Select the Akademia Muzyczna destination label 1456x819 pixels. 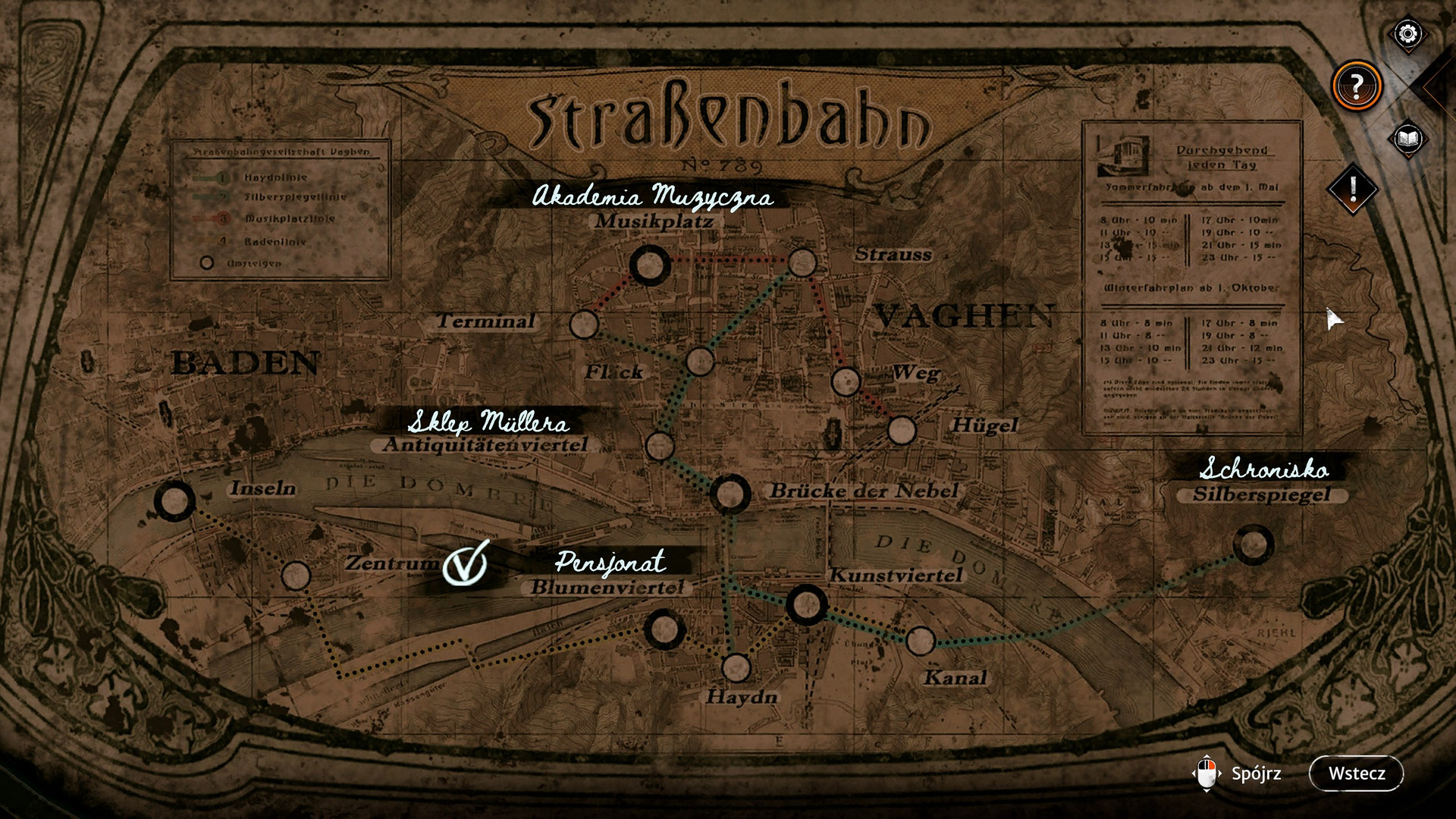pos(654,197)
